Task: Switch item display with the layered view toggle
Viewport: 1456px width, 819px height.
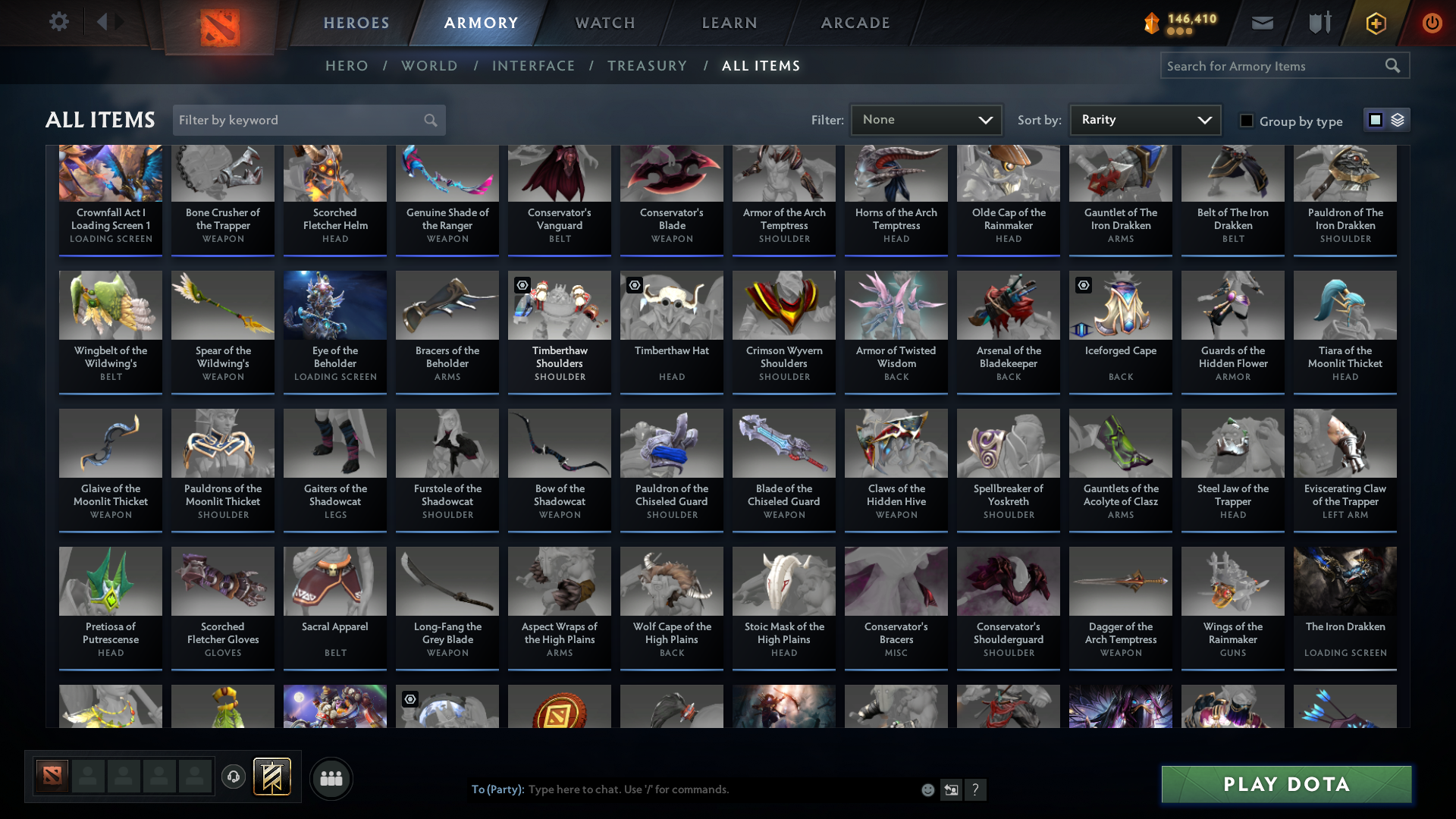Action: 1398,120
